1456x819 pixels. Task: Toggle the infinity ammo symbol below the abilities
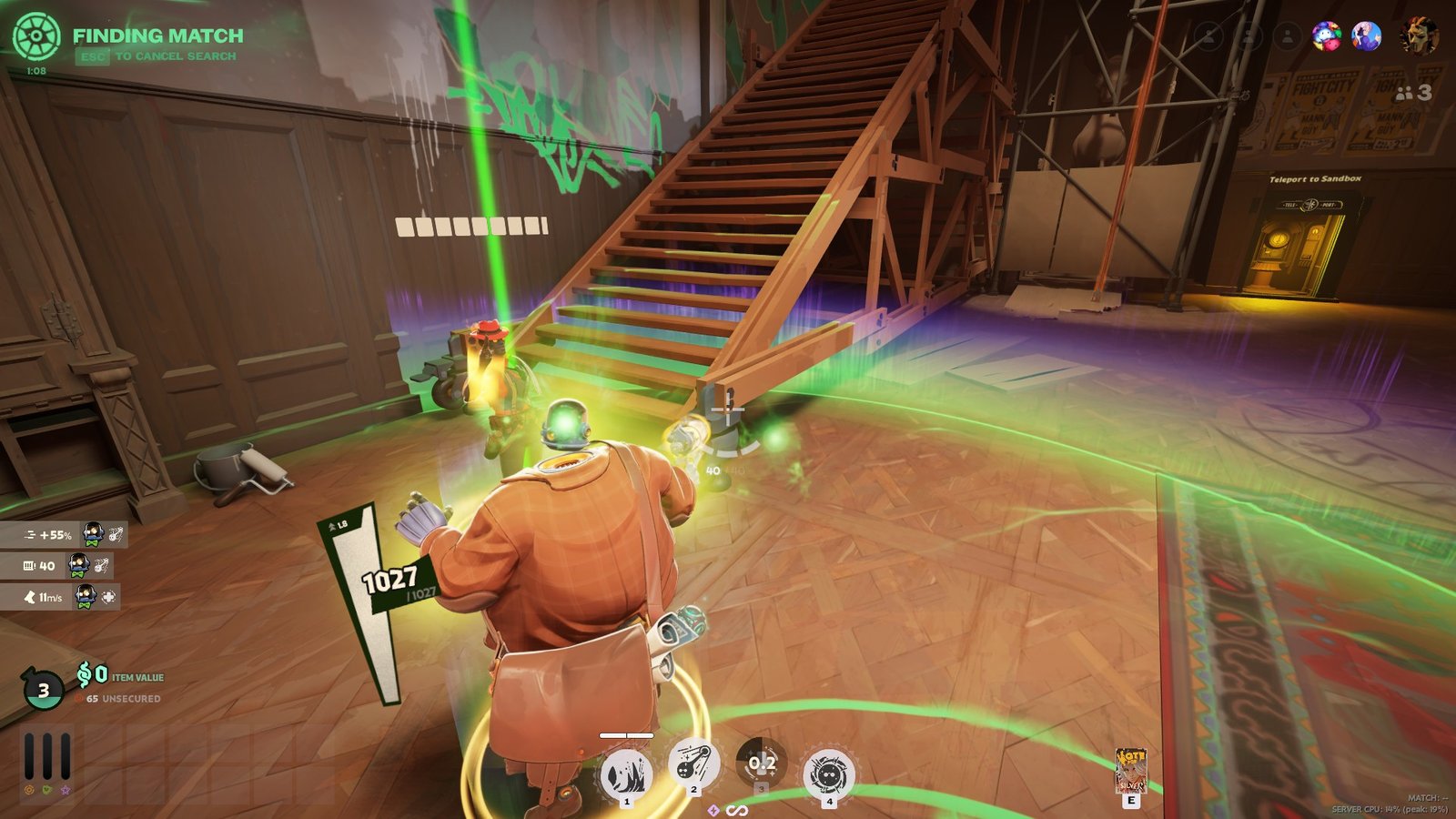coord(737,810)
